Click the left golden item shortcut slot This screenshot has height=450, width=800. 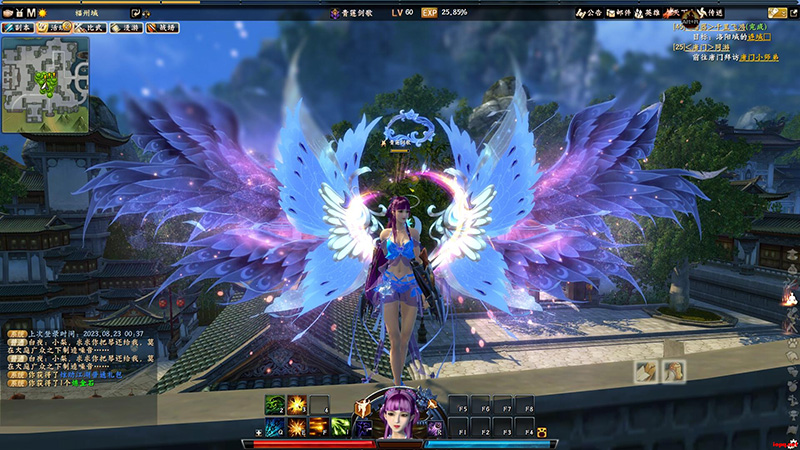(x=648, y=372)
